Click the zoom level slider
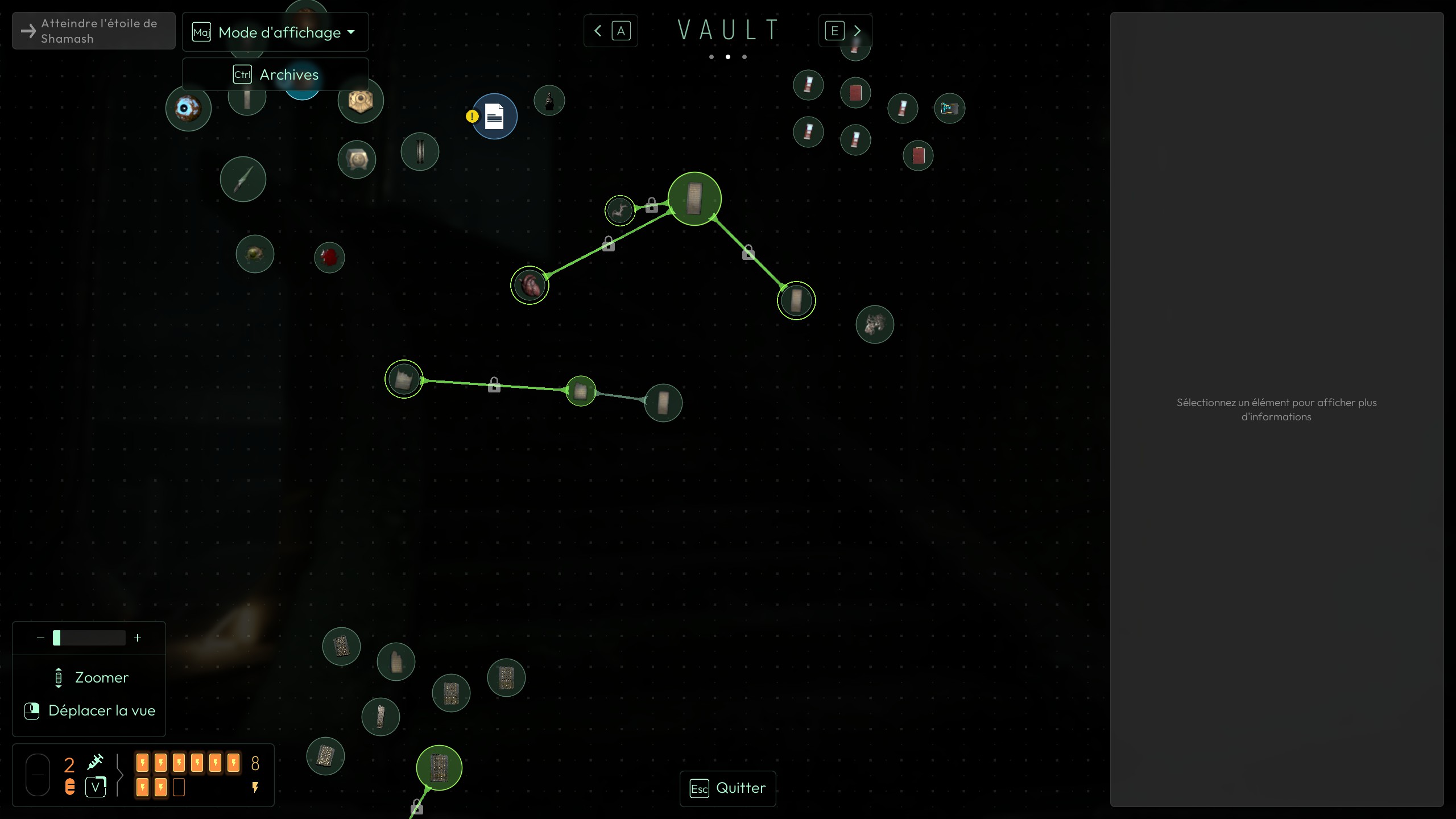Viewport: 1456px width, 819px height. [89, 638]
